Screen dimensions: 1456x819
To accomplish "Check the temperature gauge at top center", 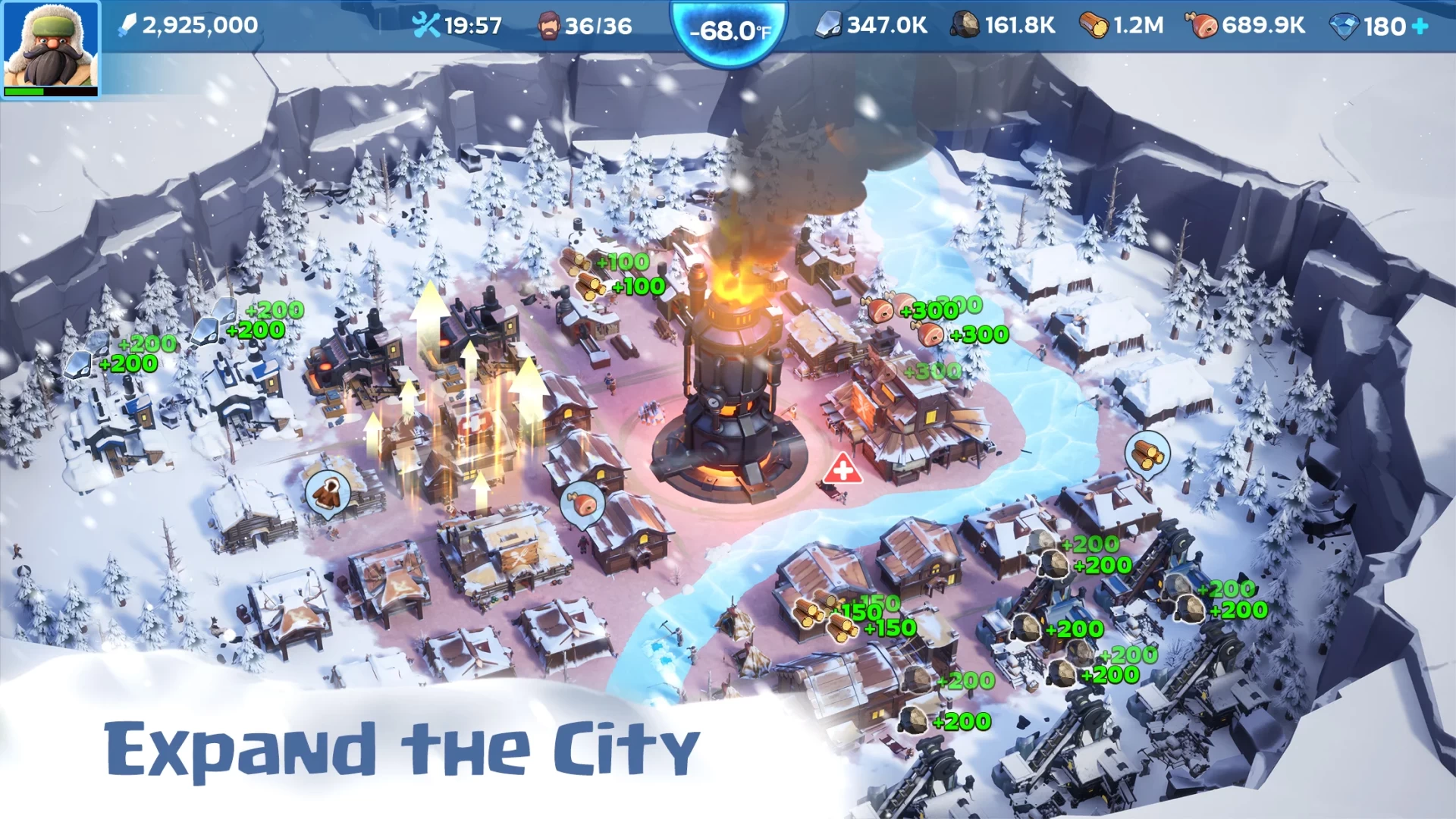I will (x=730, y=30).
